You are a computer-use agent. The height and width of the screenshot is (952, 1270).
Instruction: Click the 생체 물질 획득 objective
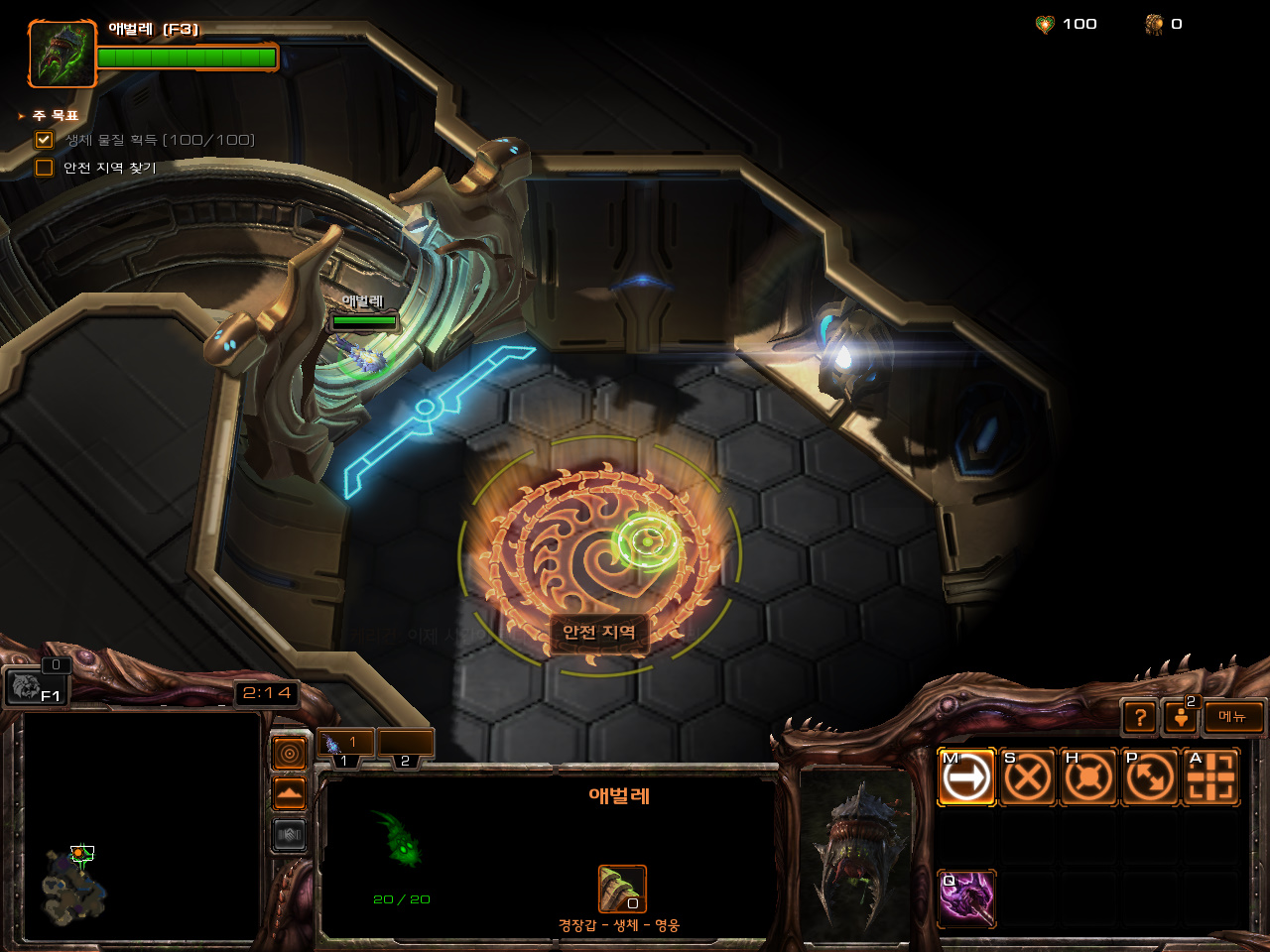[159, 140]
